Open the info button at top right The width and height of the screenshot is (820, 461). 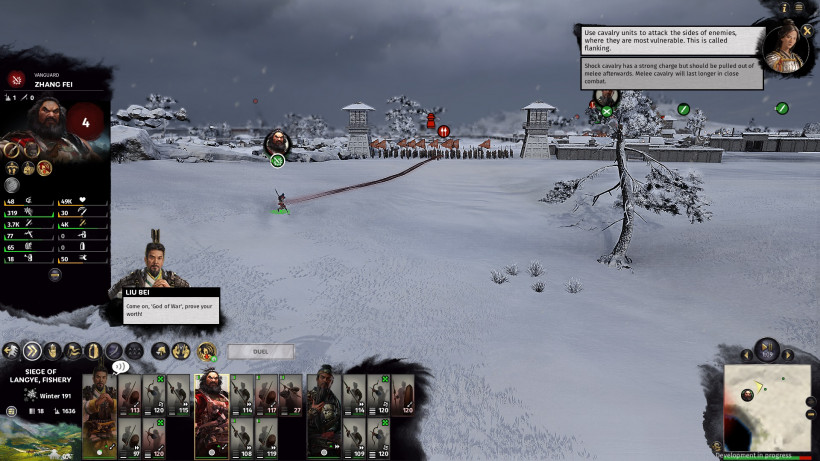tap(783, 8)
